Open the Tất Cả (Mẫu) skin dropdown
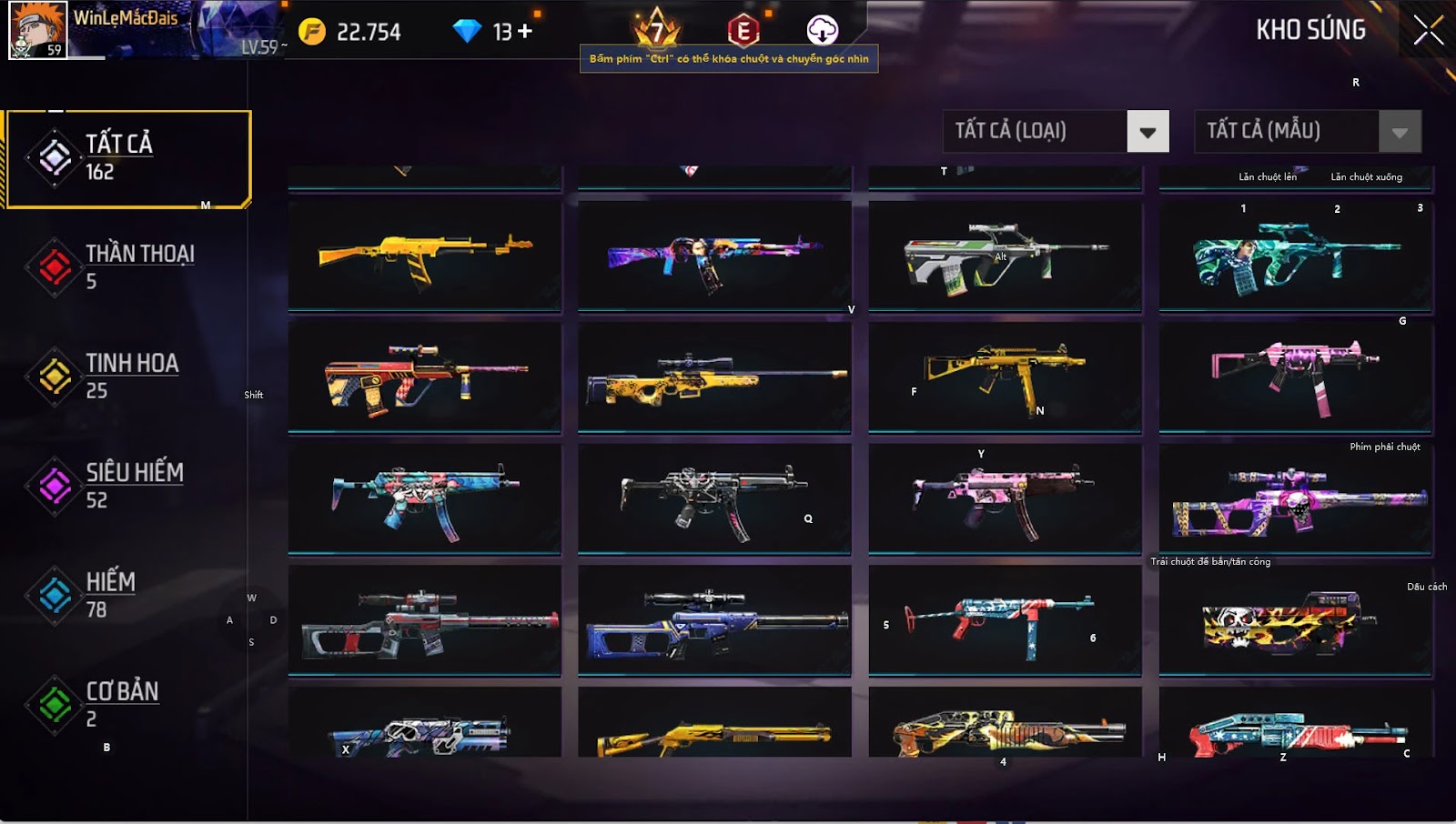The width and height of the screenshot is (1456, 824). [1400, 132]
